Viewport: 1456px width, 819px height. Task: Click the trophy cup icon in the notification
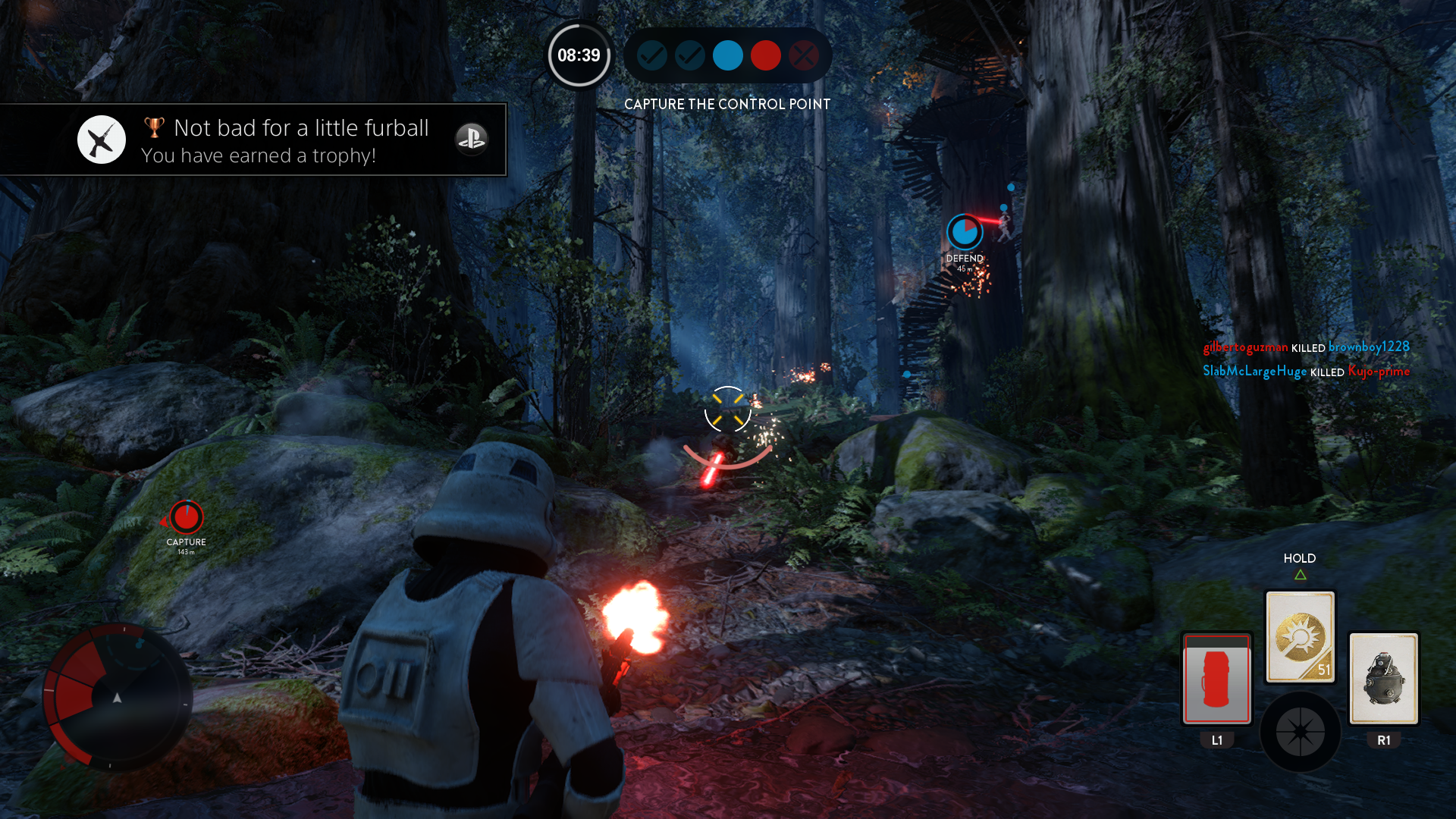coord(154,127)
